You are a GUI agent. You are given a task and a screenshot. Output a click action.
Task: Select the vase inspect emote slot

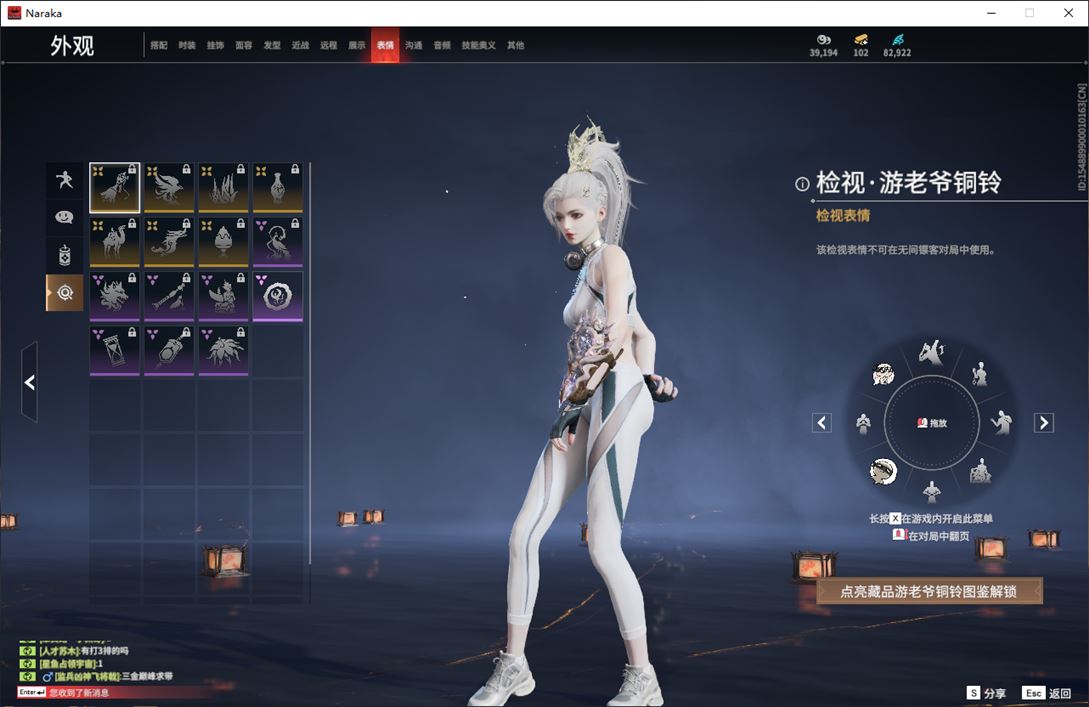(278, 188)
